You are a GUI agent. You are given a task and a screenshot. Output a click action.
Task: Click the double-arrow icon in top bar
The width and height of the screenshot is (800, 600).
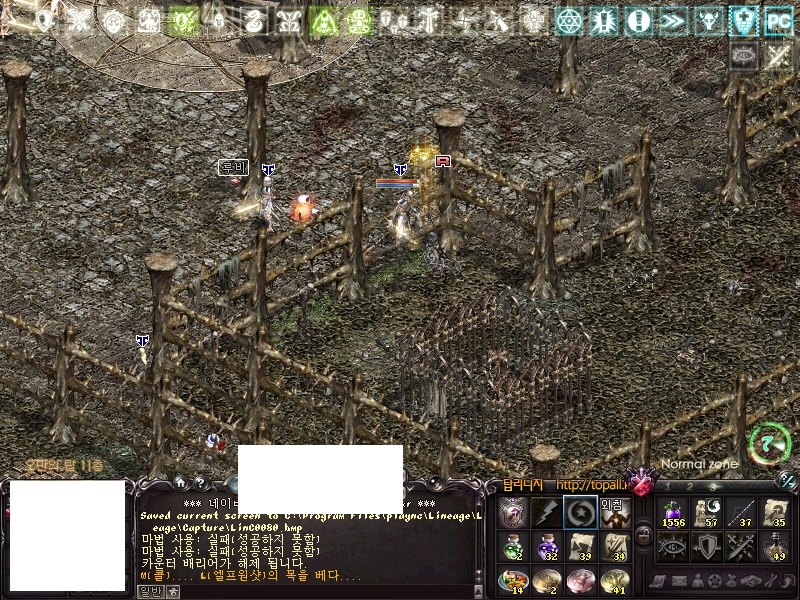[x=674, y=20]
